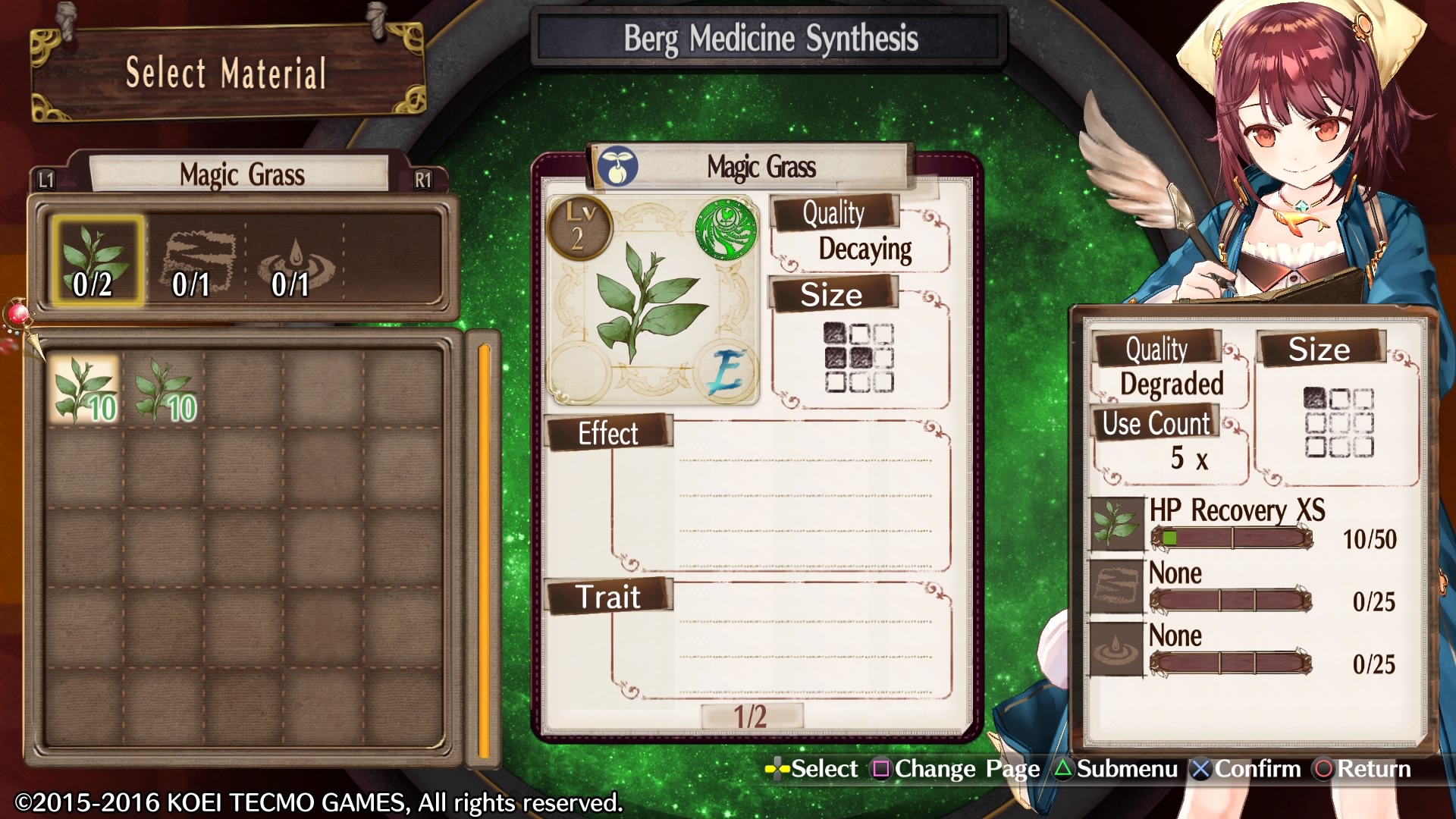This screenshot has height=819, width=1456.
Task: Open the Magic Grass category header
Action: click(x=241, y=175)
